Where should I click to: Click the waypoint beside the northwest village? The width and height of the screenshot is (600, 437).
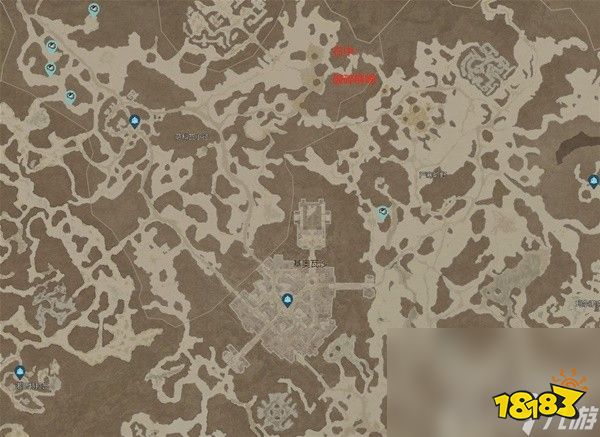coord(133,121)
